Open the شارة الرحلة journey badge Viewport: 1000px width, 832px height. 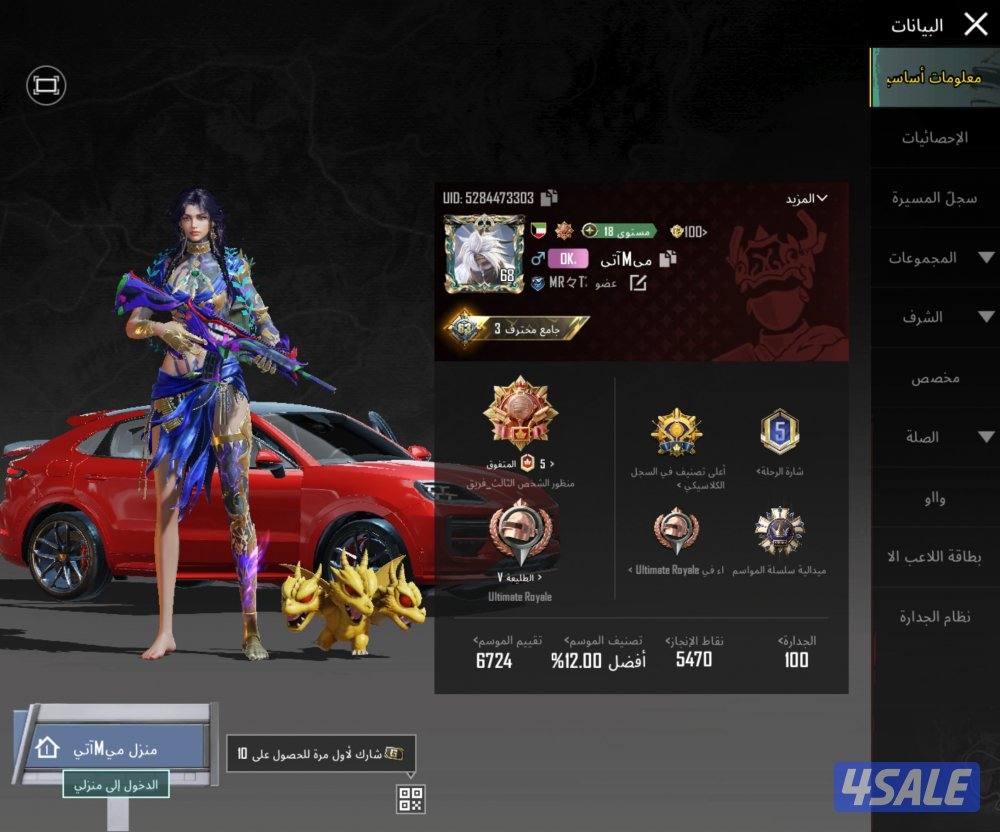pyautogui.click(x=780, y=433)
